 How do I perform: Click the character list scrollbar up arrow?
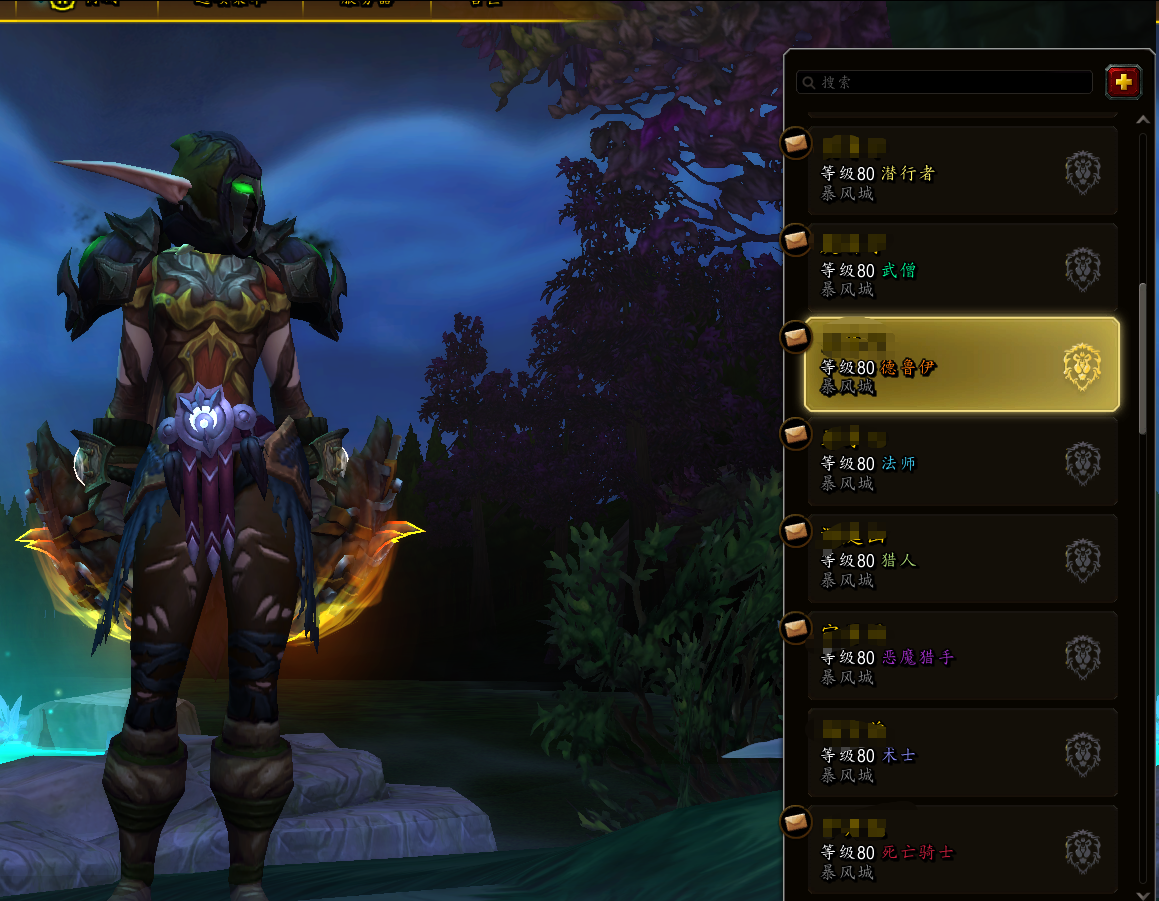pos(1145,120)
